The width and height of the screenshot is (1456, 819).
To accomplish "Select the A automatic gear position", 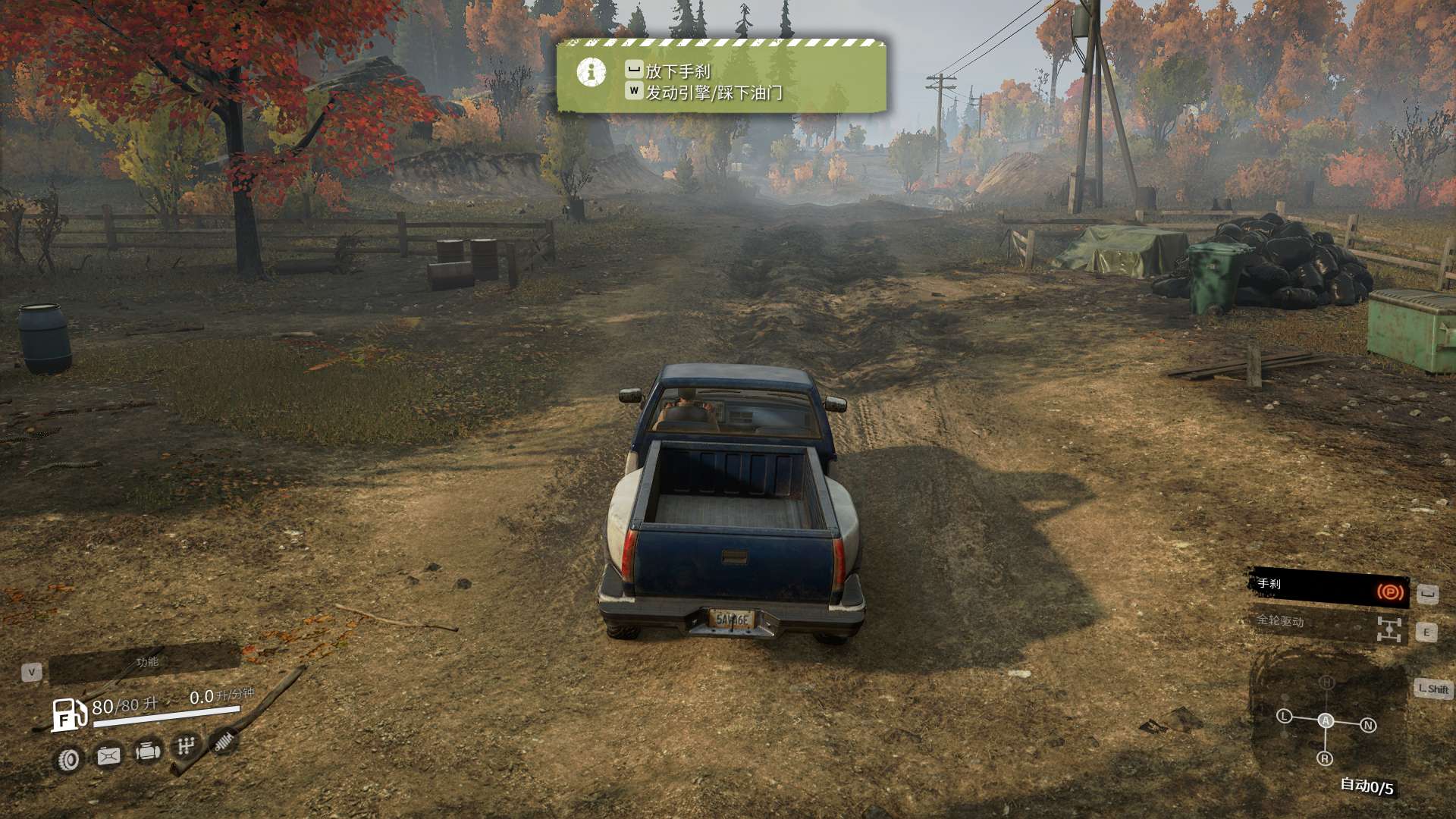I will pos(1326,720).
